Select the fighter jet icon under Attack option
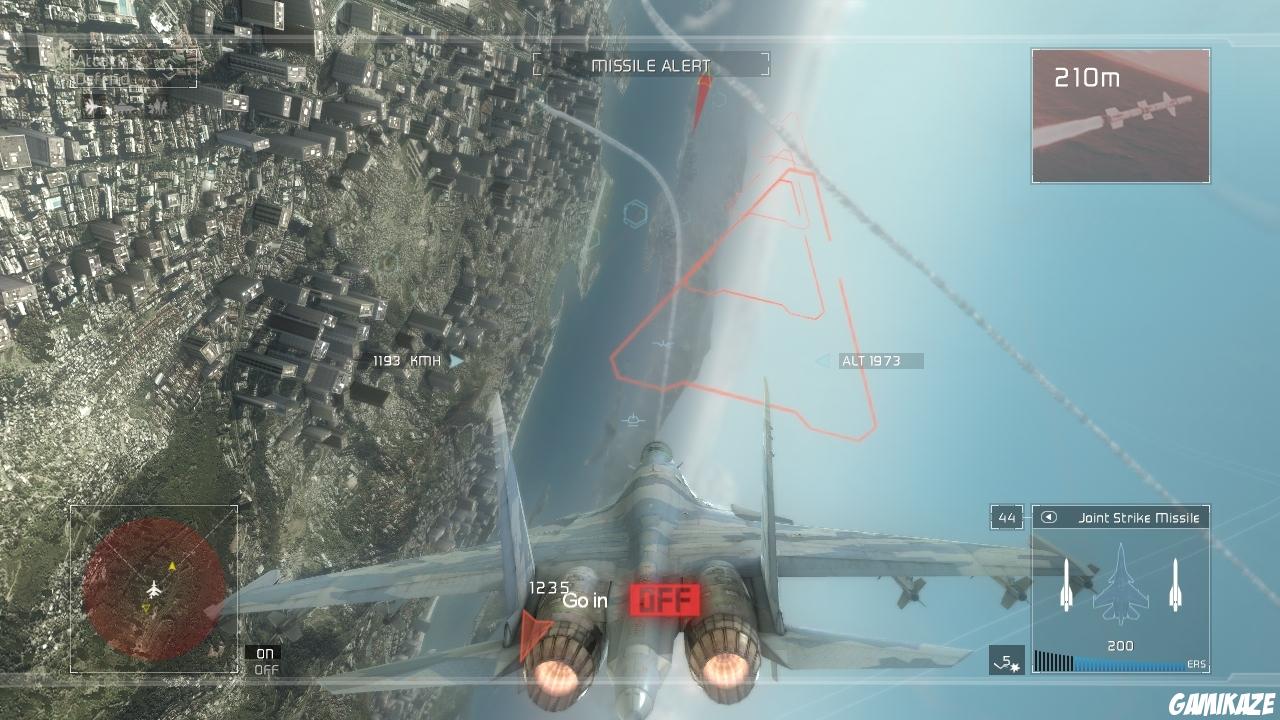1280x720 pixels. point(92,107)
